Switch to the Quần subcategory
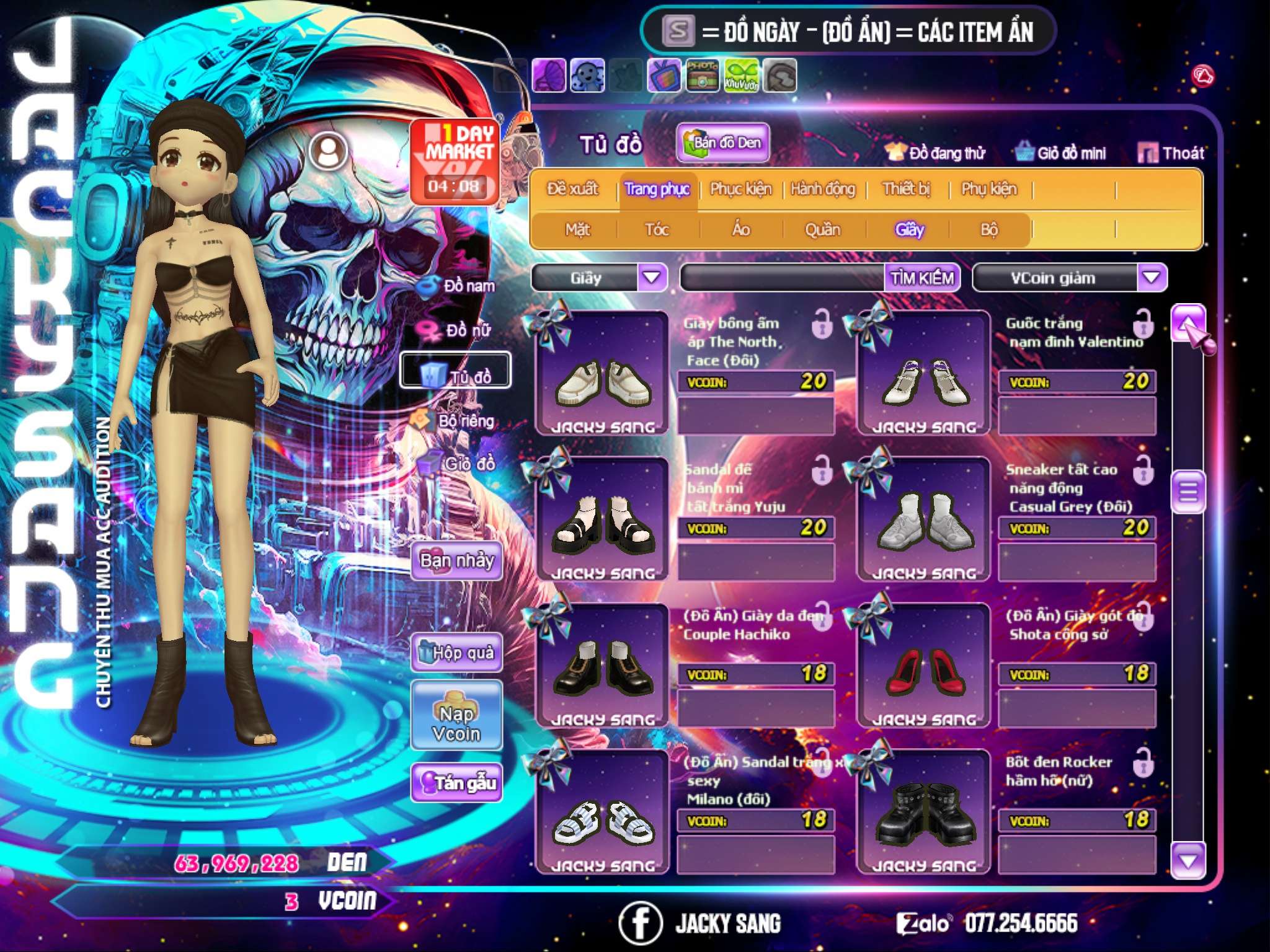Screen dimensions: 1270x952 [823, 230]
